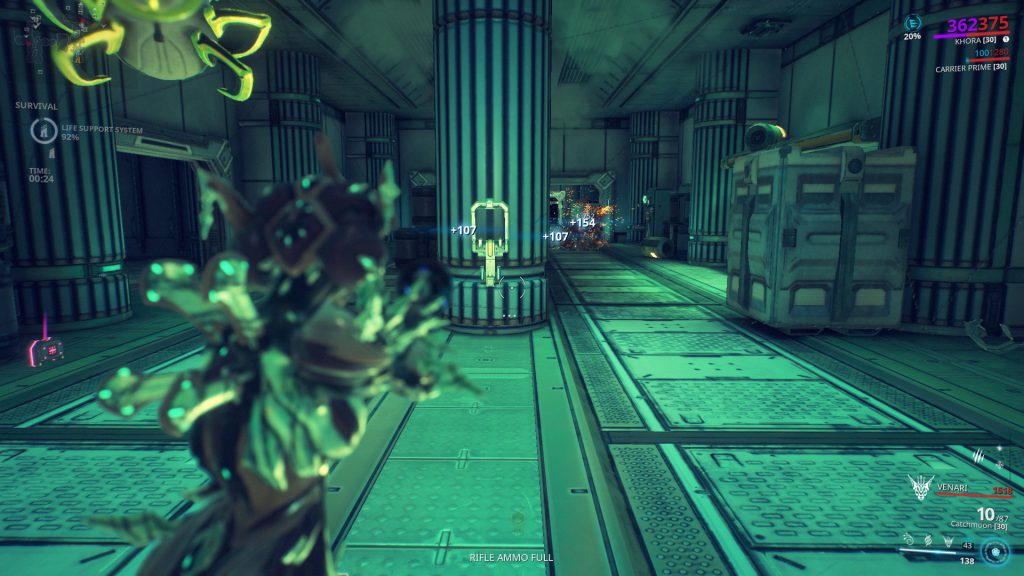
Task: Click the Venari companion head icon
Action: (x=920, y=487)
